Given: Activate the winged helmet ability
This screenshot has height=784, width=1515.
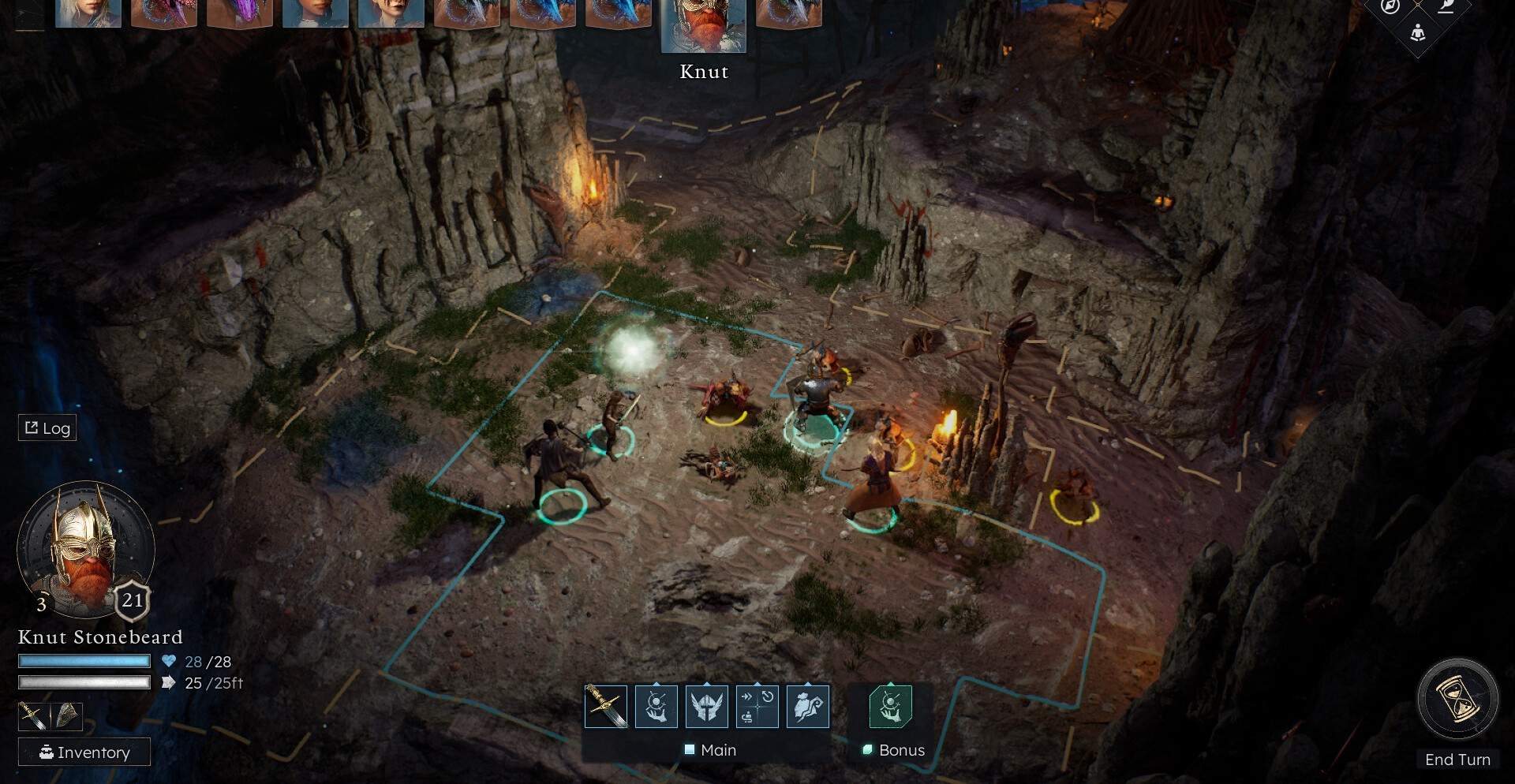Looking at the screenshot, I should tap(706, 706).
